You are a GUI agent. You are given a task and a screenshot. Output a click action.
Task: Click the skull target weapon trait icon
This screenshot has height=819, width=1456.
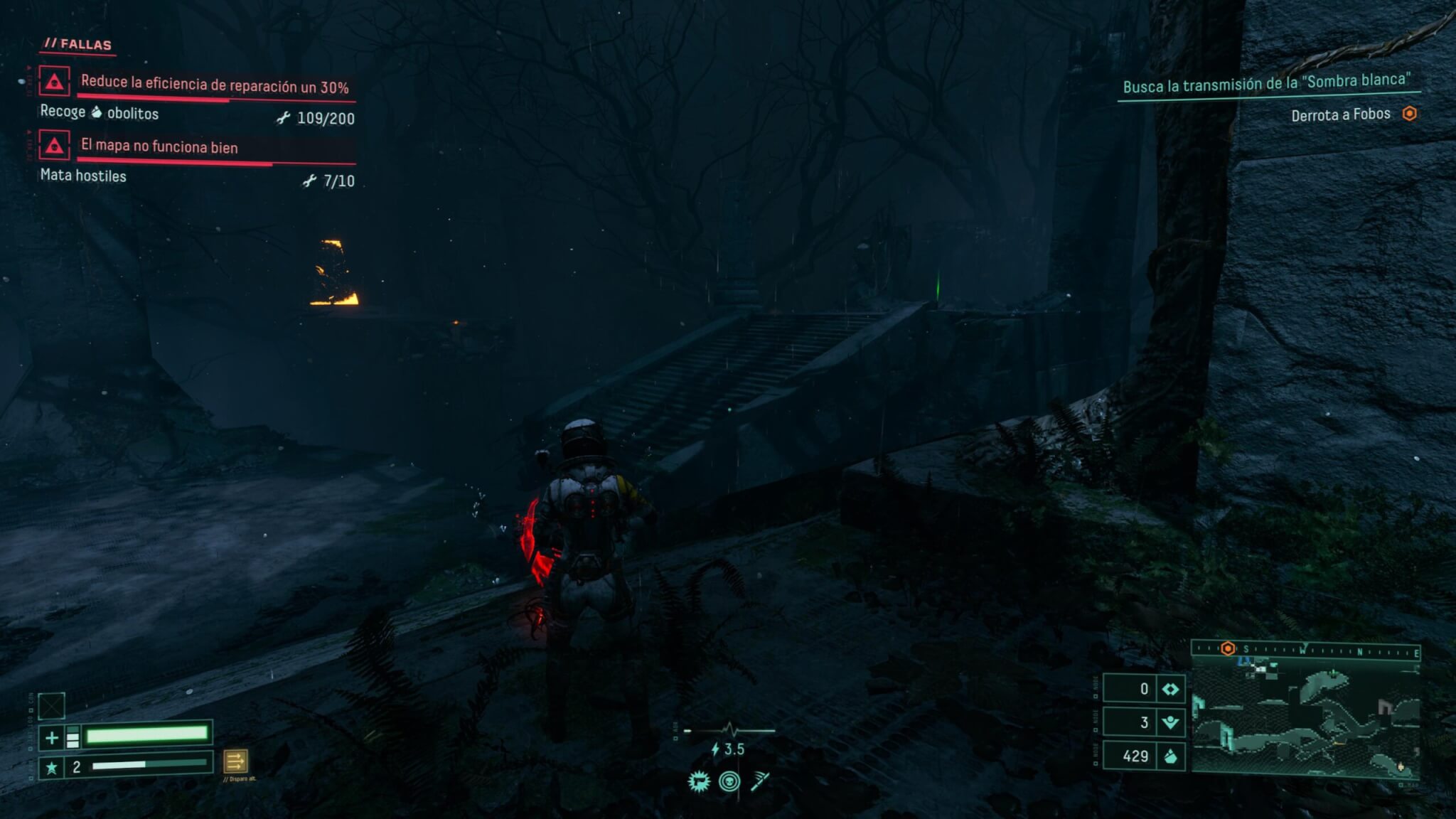(x=729, y=782)
